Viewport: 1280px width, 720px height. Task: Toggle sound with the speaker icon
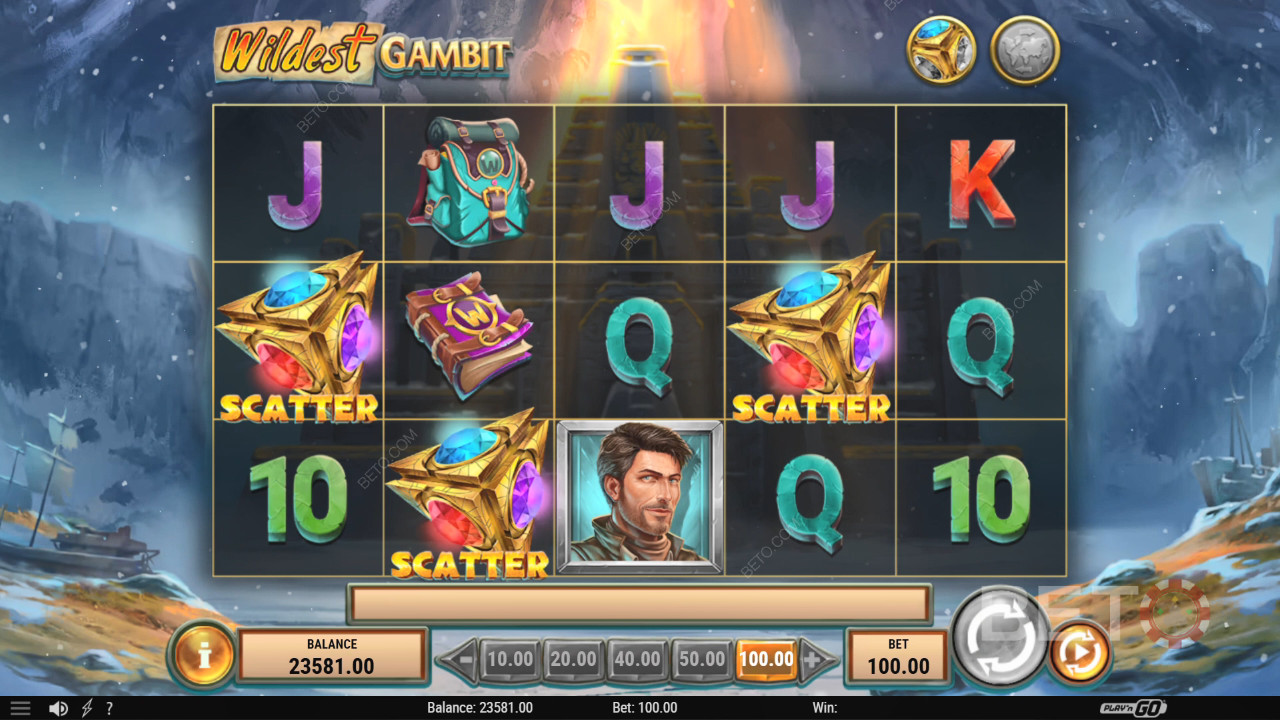(x=58, y=708)
